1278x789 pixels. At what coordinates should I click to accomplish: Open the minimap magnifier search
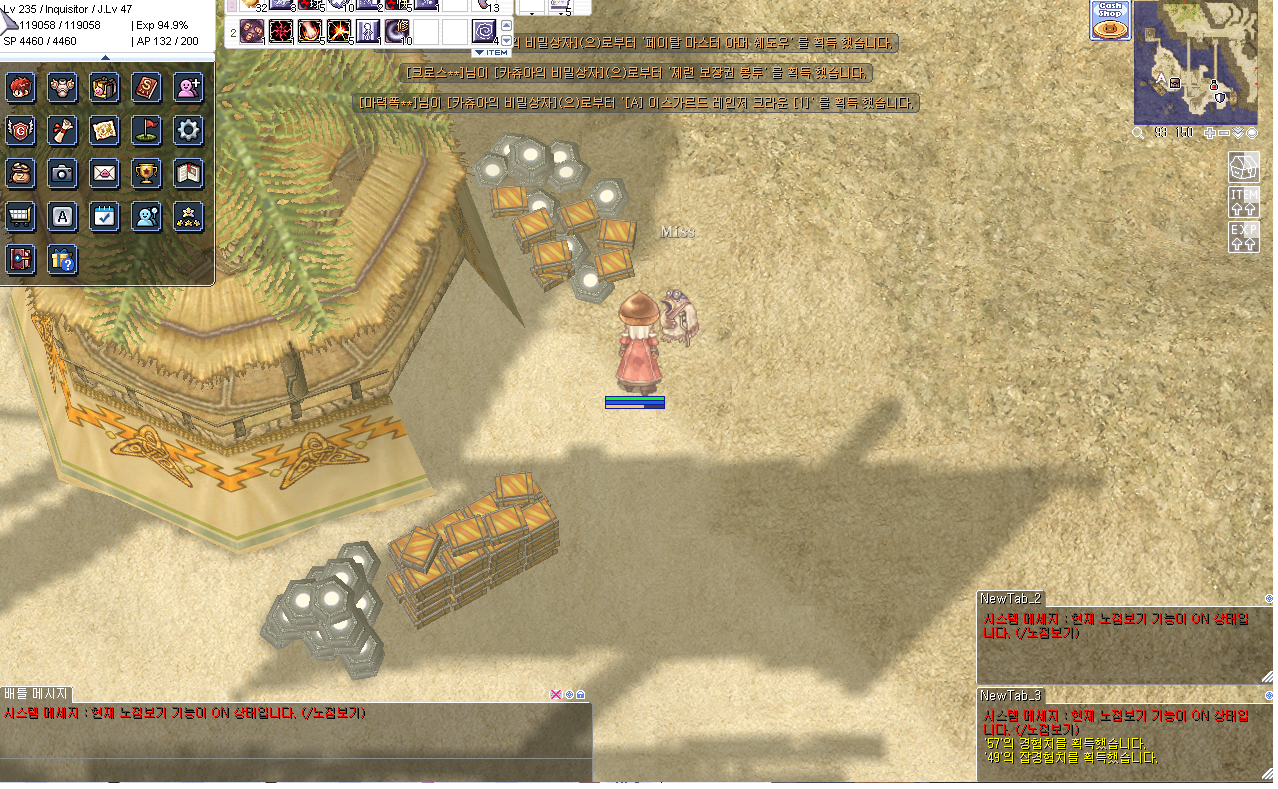1138,133
